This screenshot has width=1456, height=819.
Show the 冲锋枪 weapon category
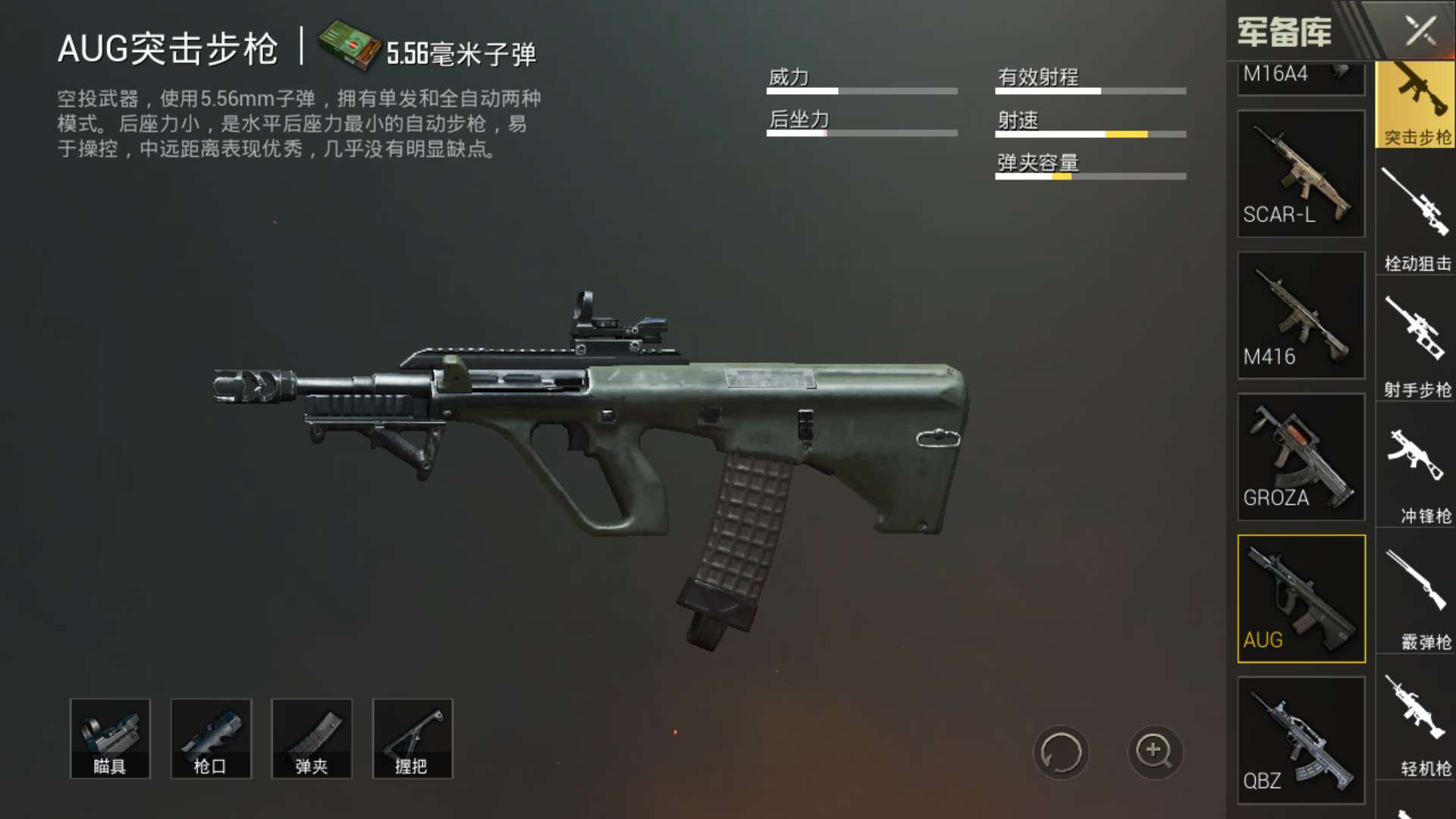[x=1415, y=473]
